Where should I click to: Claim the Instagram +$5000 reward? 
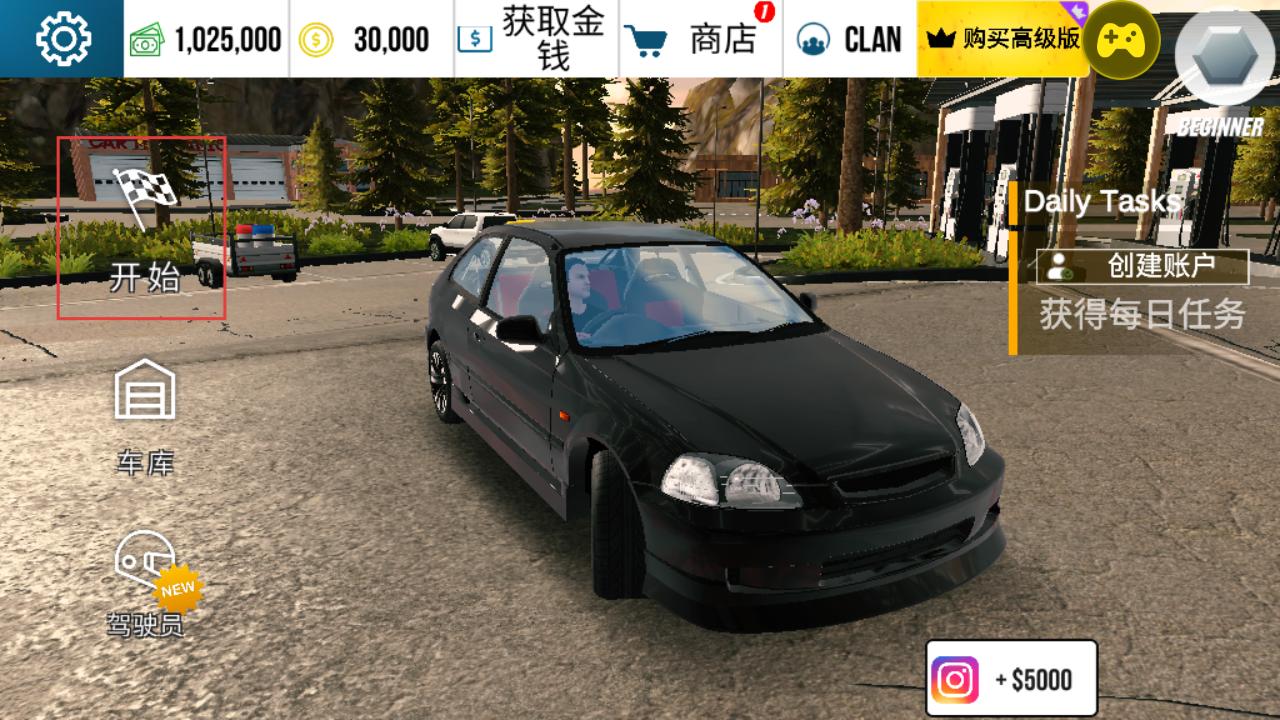click(1011, 679)
